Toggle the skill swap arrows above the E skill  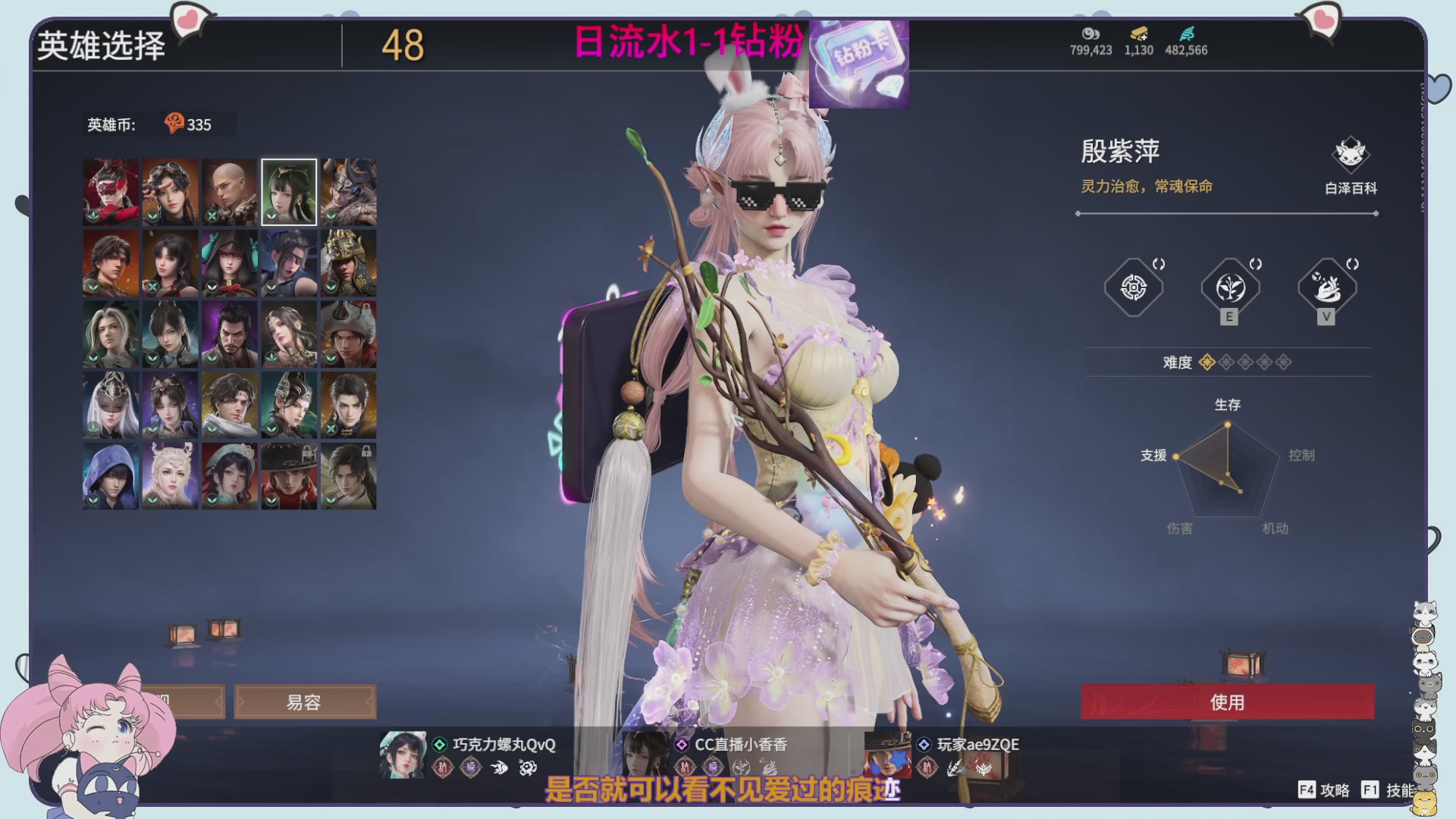tap(1256, 265)
